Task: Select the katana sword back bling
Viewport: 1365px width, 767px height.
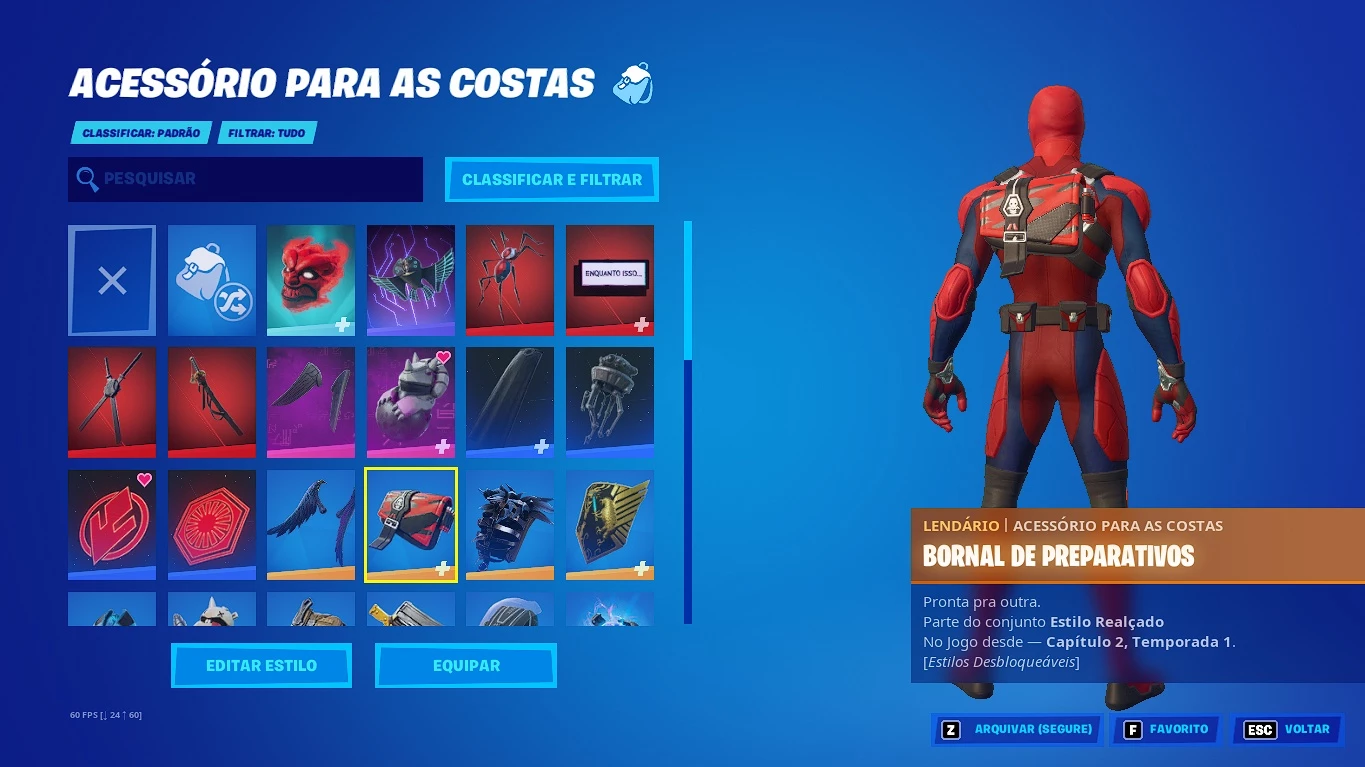Action: (x=211, y=402)
